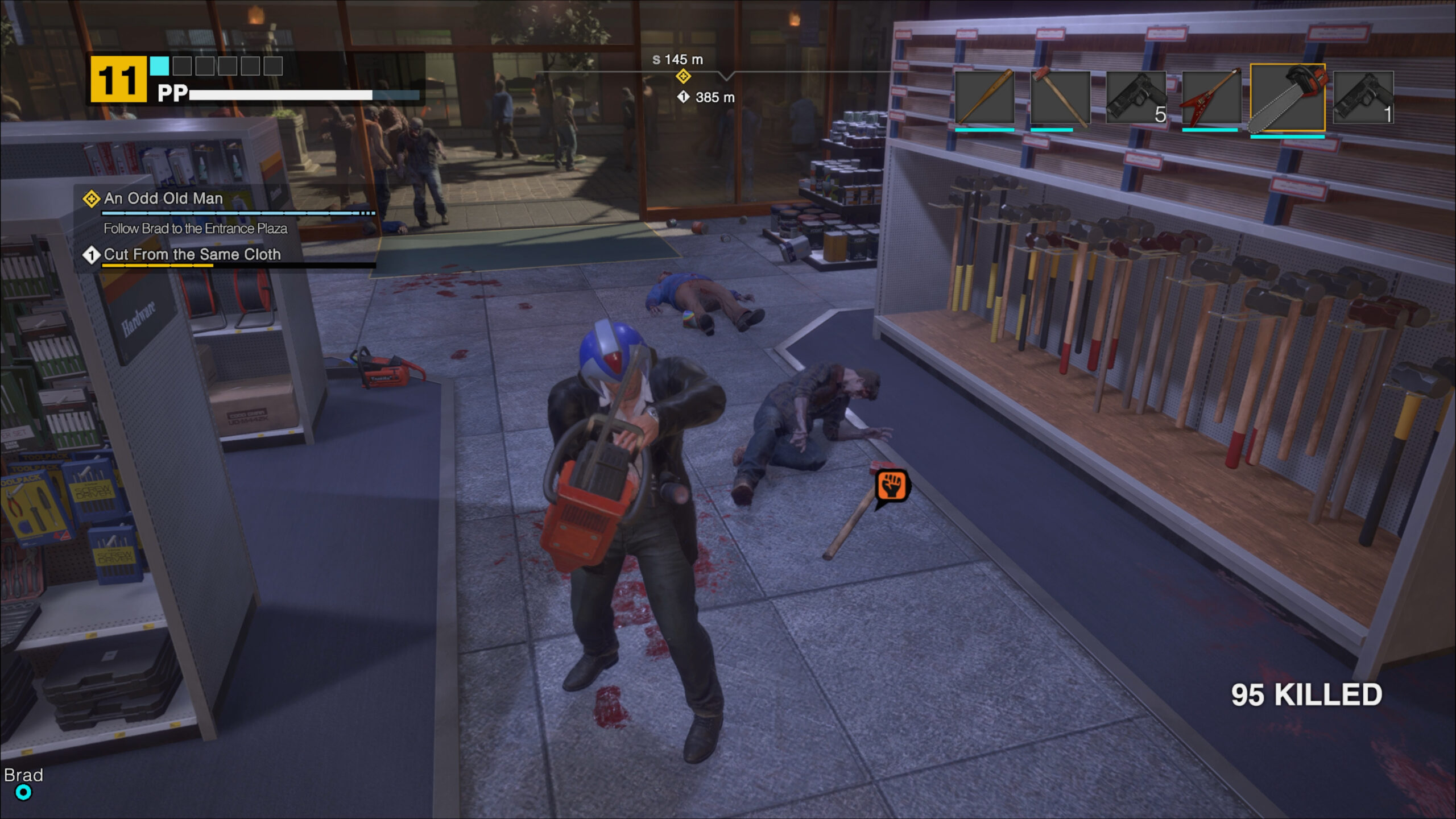Select the 'Cut From the Same Cloth' quest entry
The width and height of the screenshot is (1456, 819).
192,256
